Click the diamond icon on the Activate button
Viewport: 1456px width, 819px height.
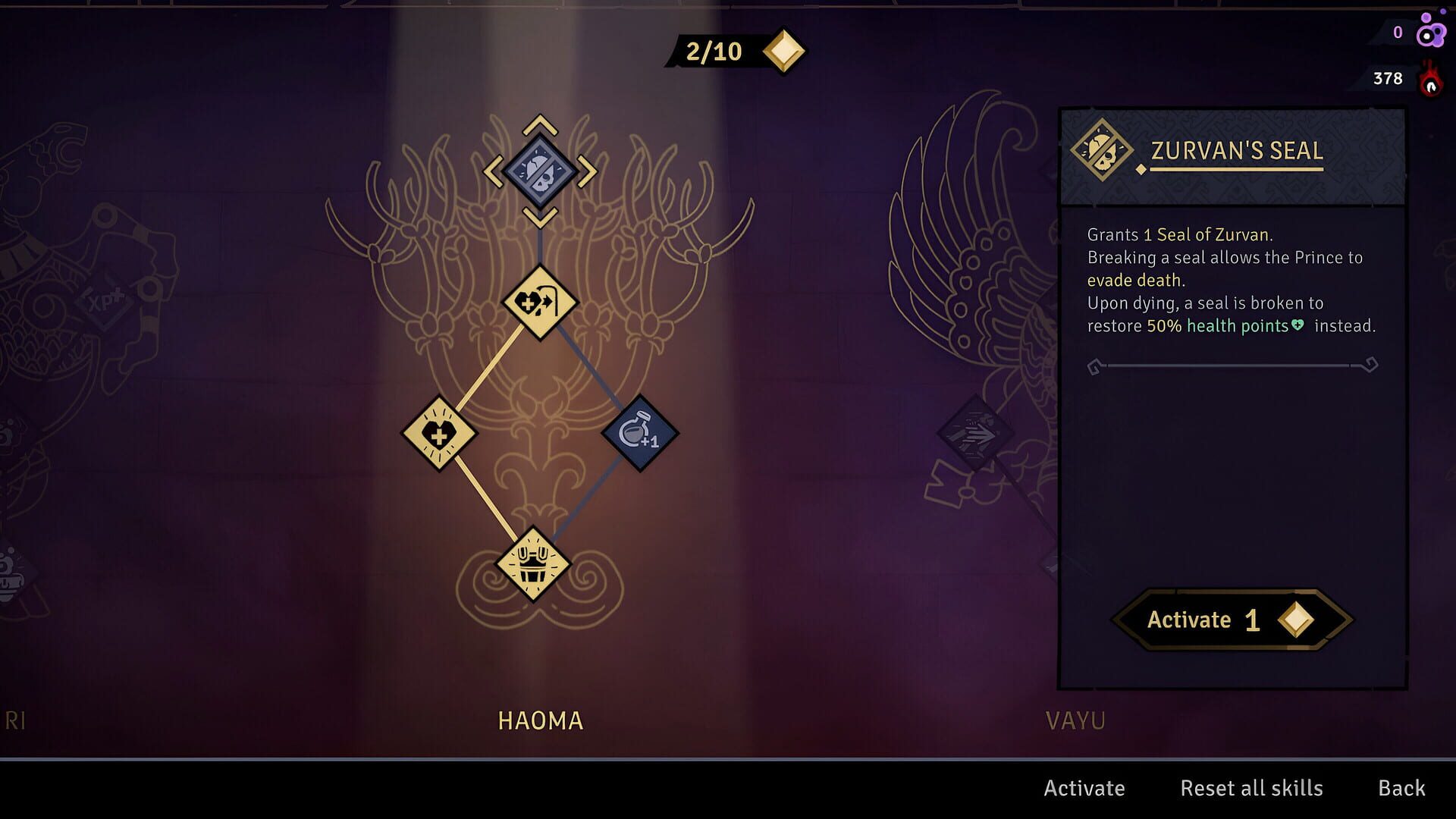coord(1298,619)
